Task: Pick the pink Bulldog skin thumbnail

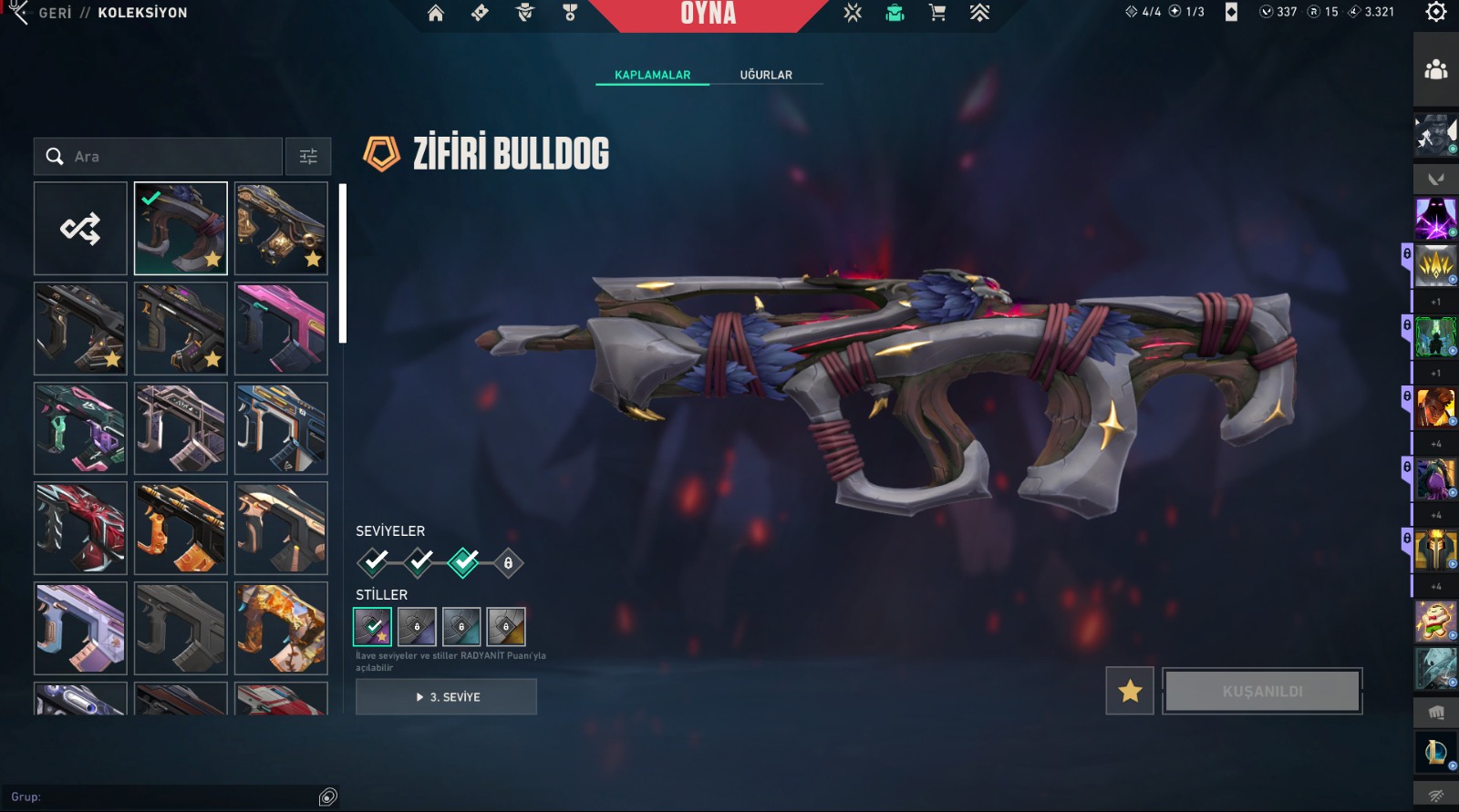Action: pos(281,329)
